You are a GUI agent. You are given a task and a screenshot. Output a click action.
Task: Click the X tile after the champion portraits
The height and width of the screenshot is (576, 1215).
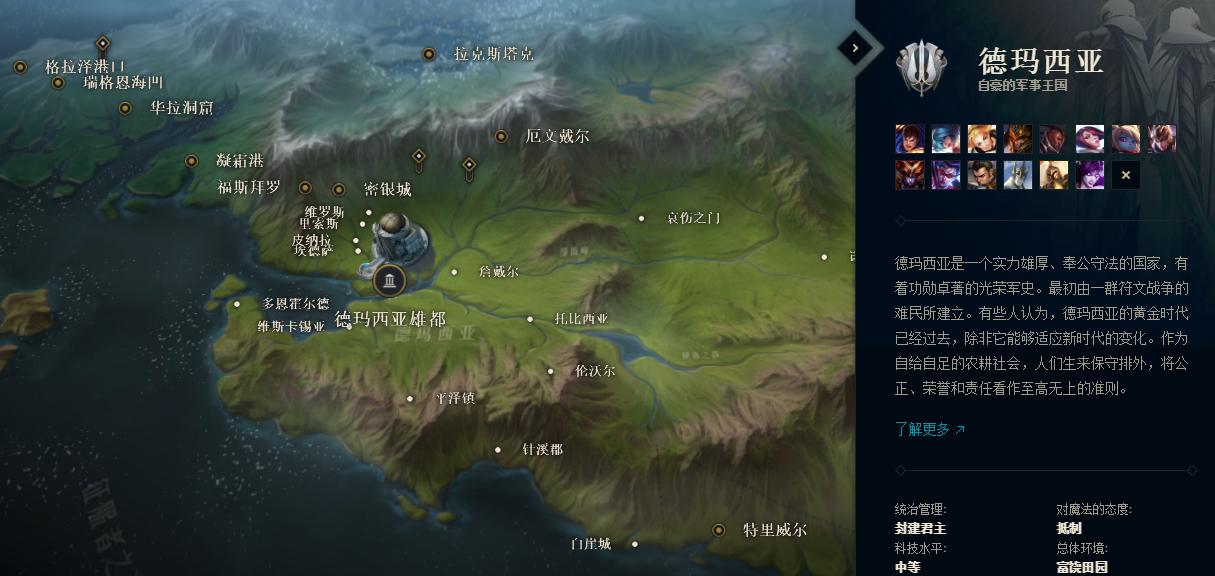tap(1126, 175)
